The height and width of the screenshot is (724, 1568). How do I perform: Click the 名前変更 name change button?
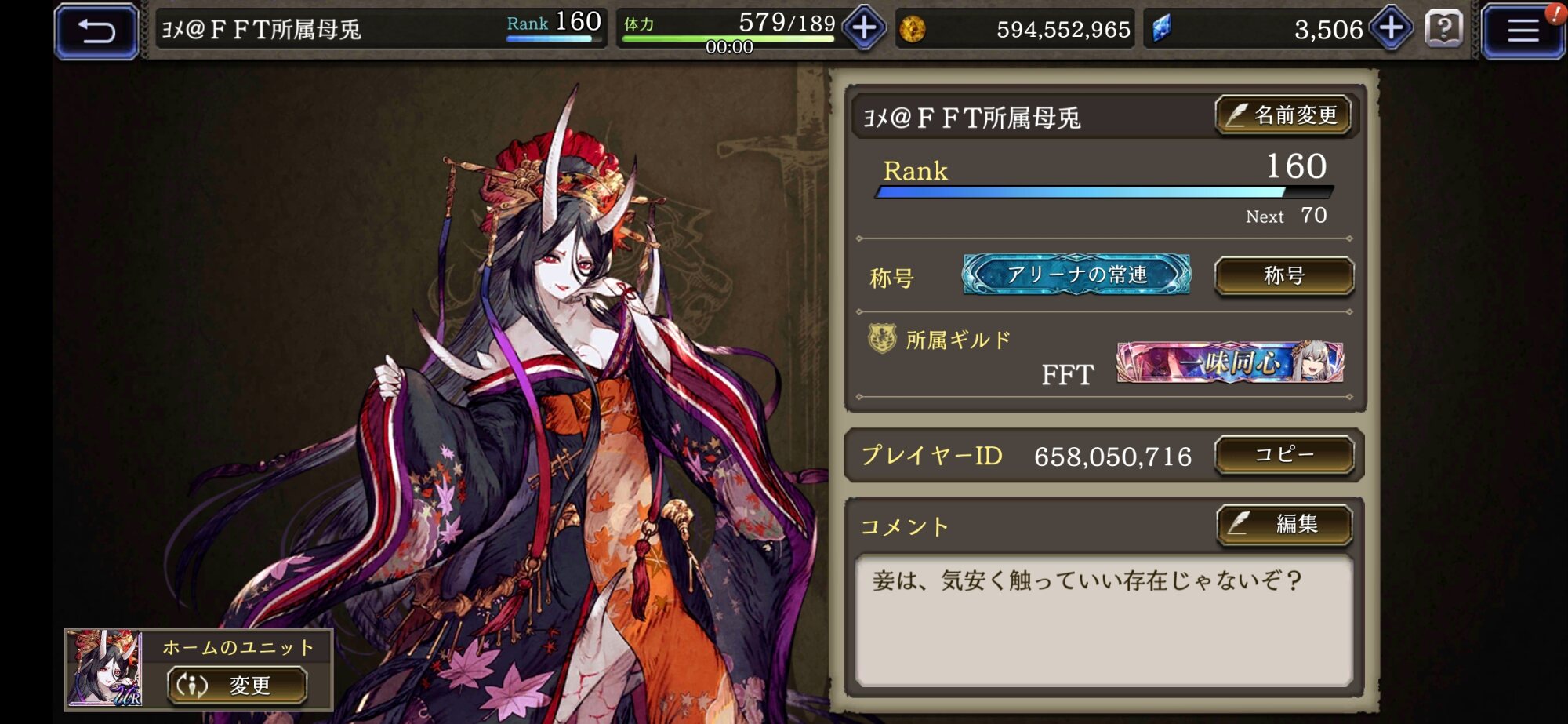1283,116
